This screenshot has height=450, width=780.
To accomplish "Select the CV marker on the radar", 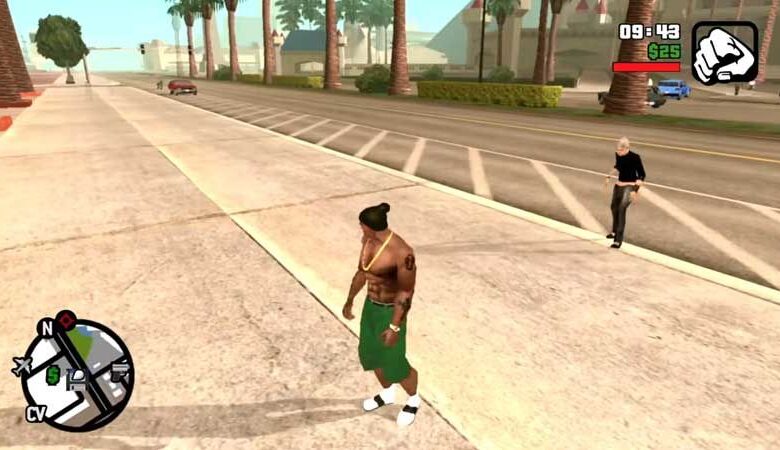I will (36, 413).
